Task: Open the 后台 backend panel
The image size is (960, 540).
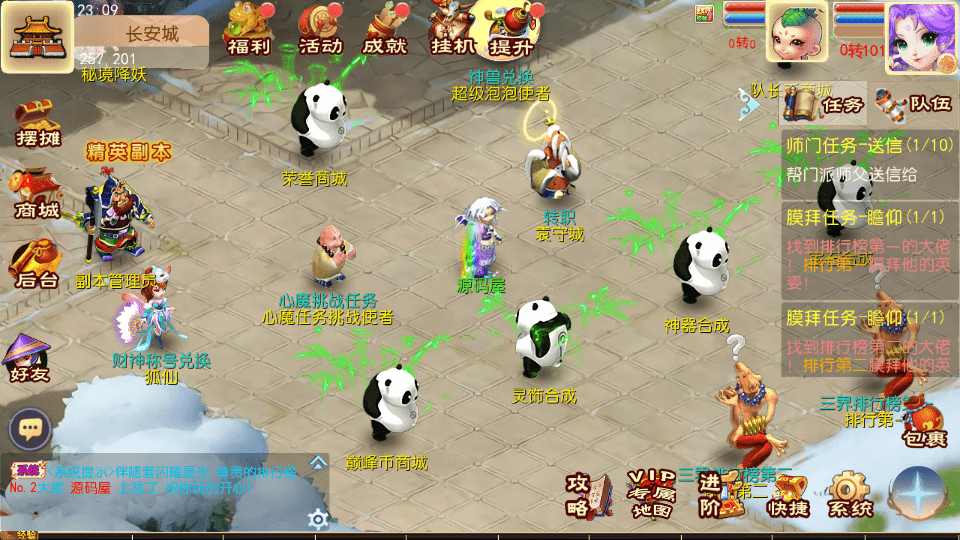Action: tap(35, 265)
